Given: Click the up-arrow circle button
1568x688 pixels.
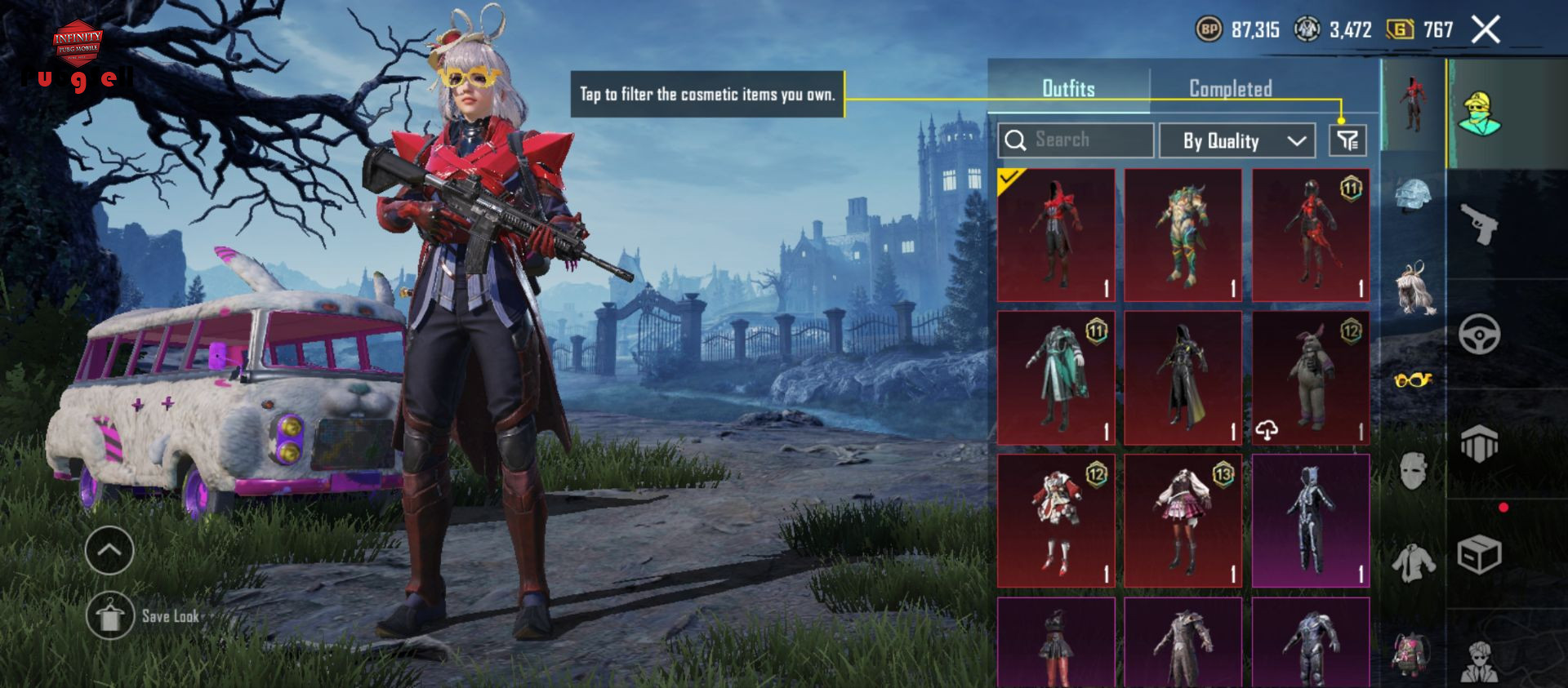Looking at the screenshot, I should [x=109, y=550].
